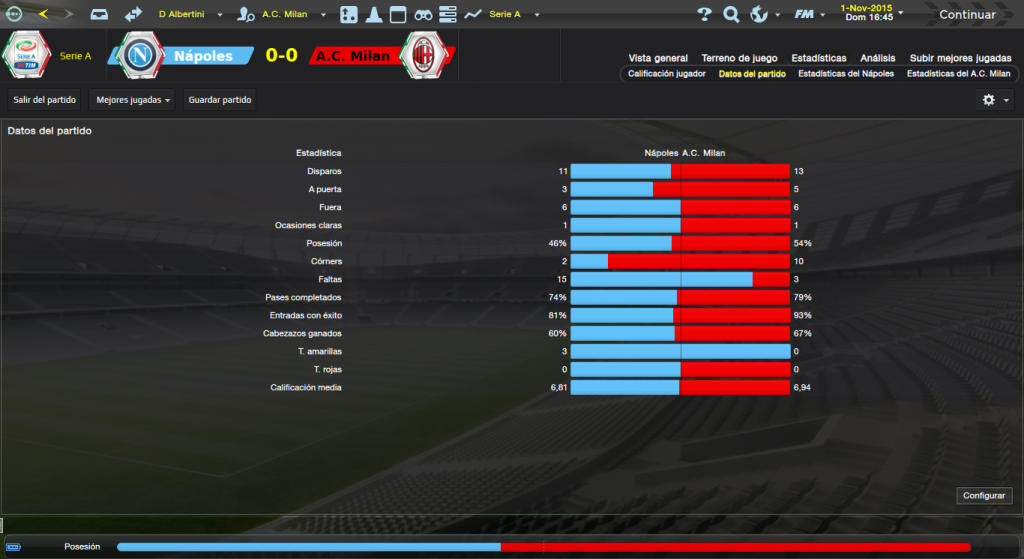Click the question mark help icon
This screenshot has height=559, width=1024.
pos(704,15)
